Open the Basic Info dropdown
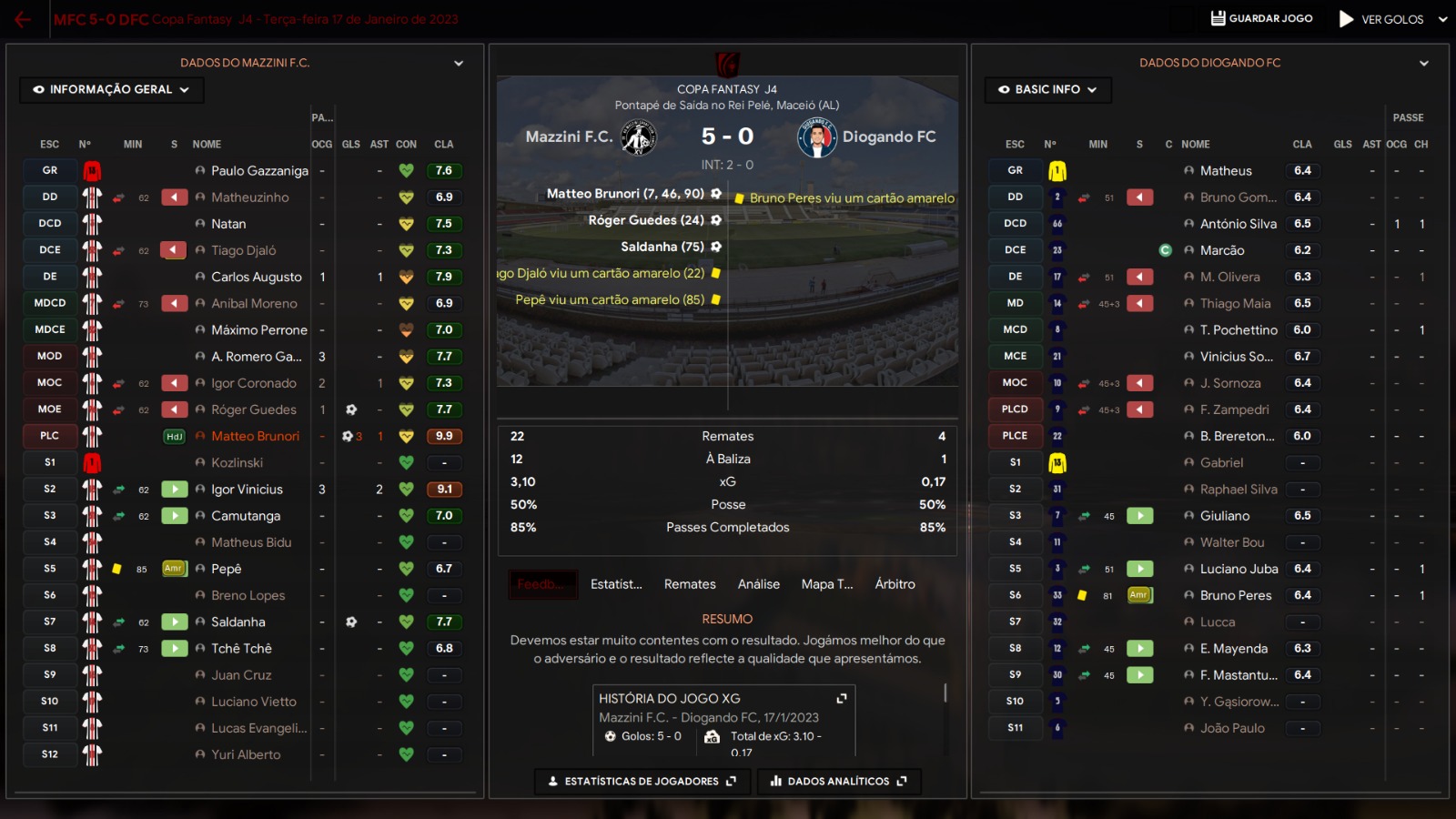The height and width of the screenshot is (819, 1456). tap(1047, 89)
